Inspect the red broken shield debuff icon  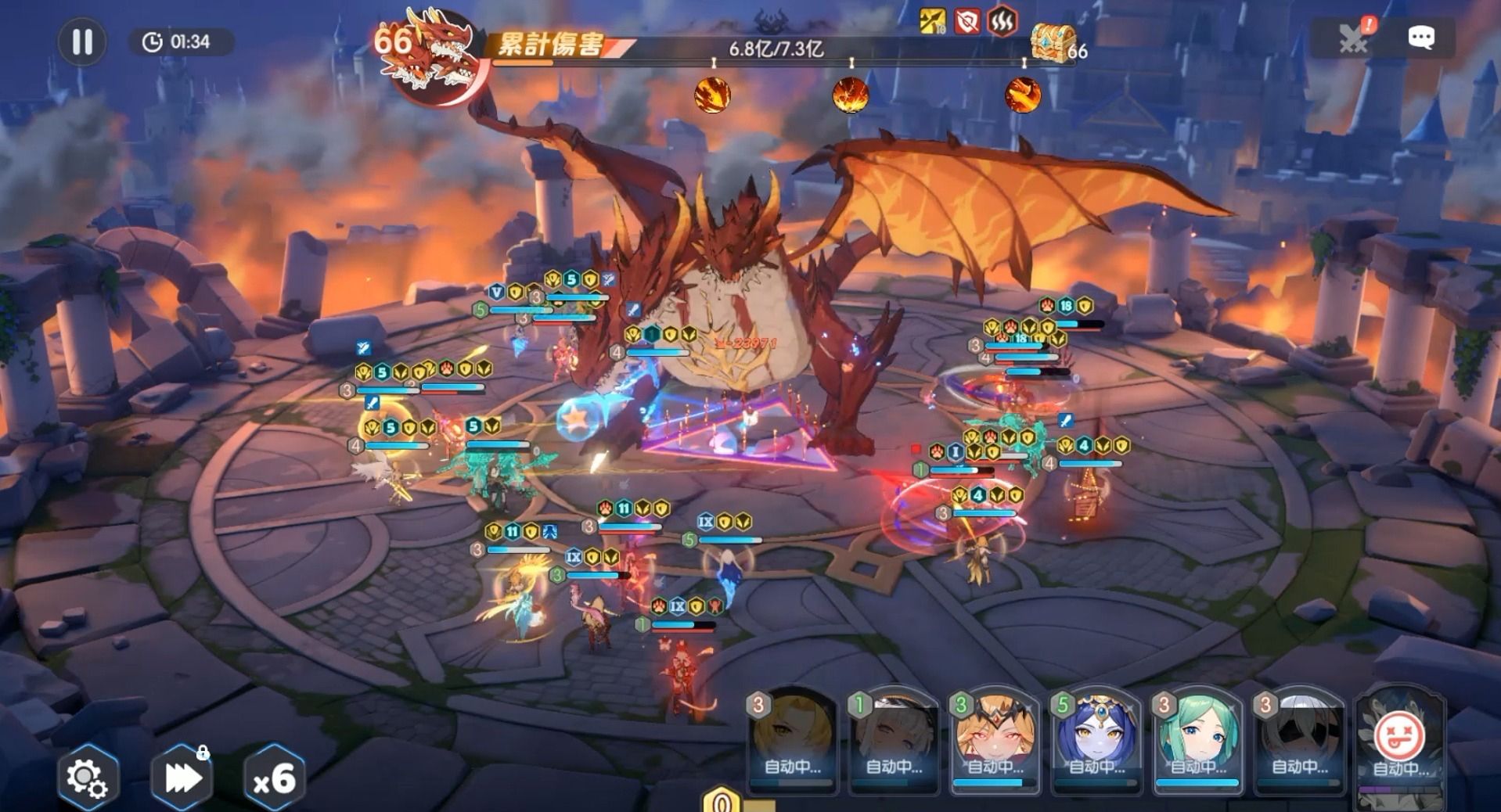967,21
